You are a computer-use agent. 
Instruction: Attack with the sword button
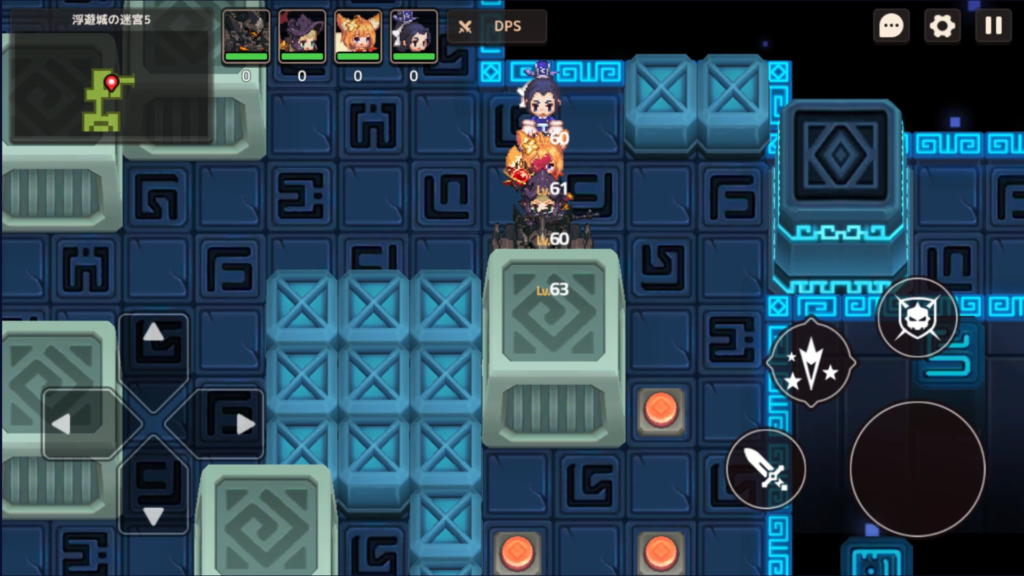[766, 468]
